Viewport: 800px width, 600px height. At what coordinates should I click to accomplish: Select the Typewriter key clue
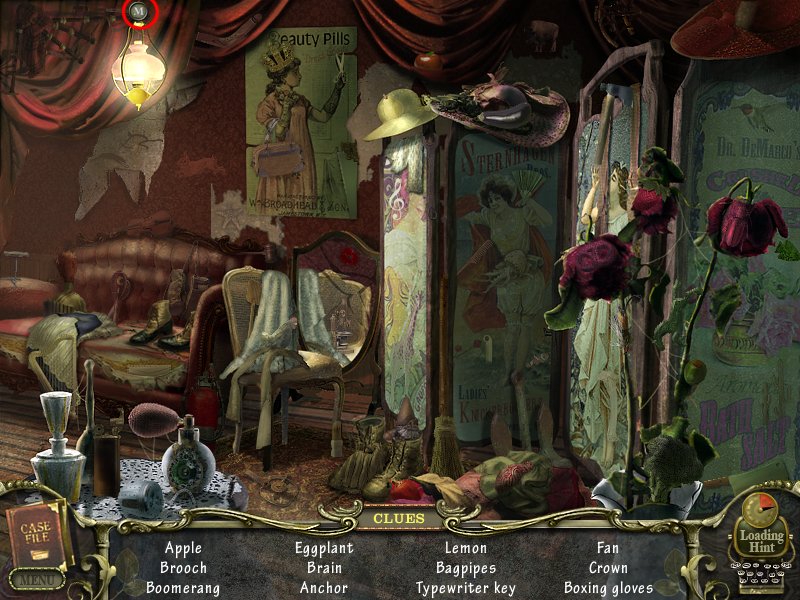point(466,588)
